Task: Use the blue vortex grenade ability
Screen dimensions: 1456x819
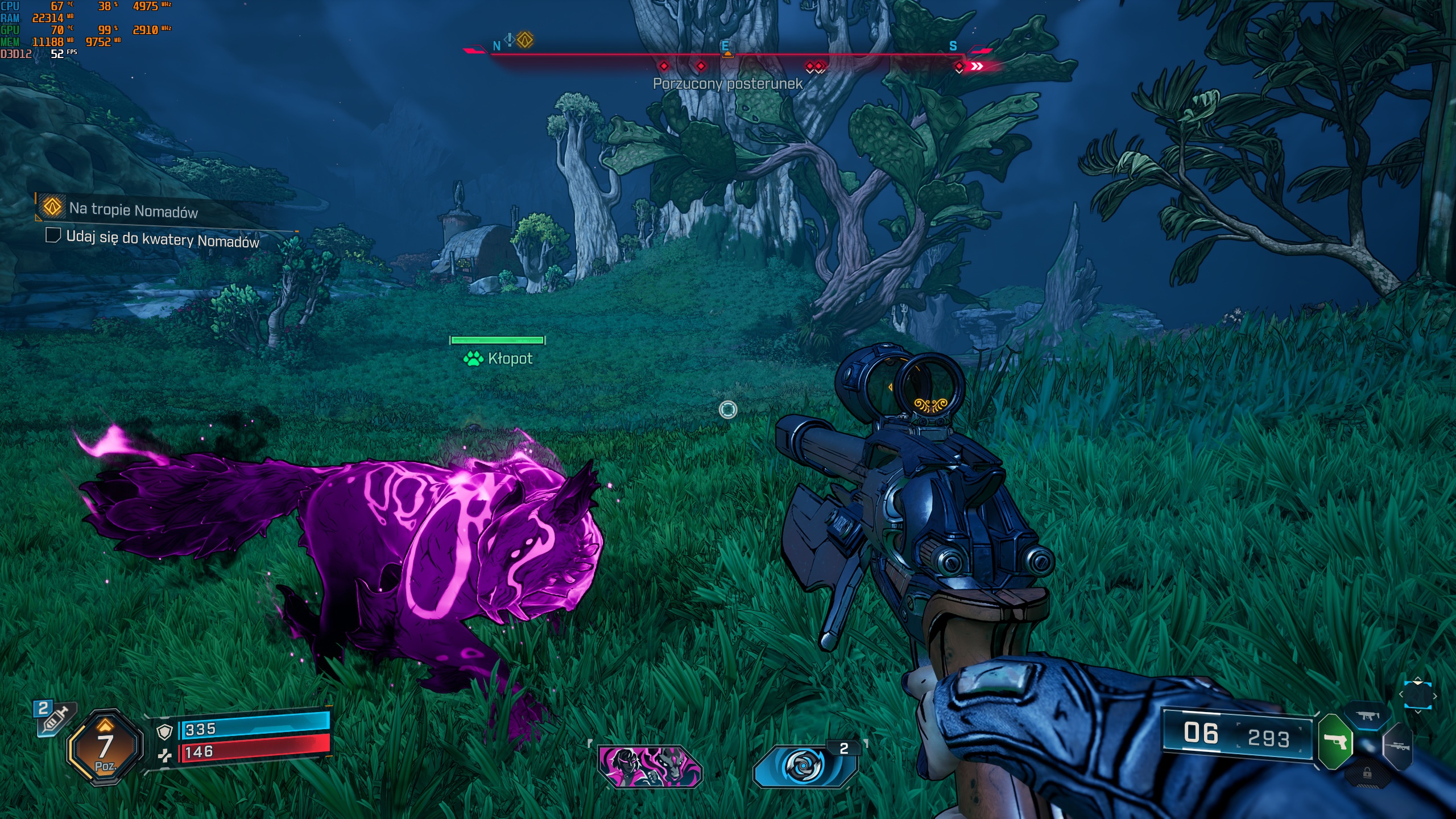Action: 804,766
